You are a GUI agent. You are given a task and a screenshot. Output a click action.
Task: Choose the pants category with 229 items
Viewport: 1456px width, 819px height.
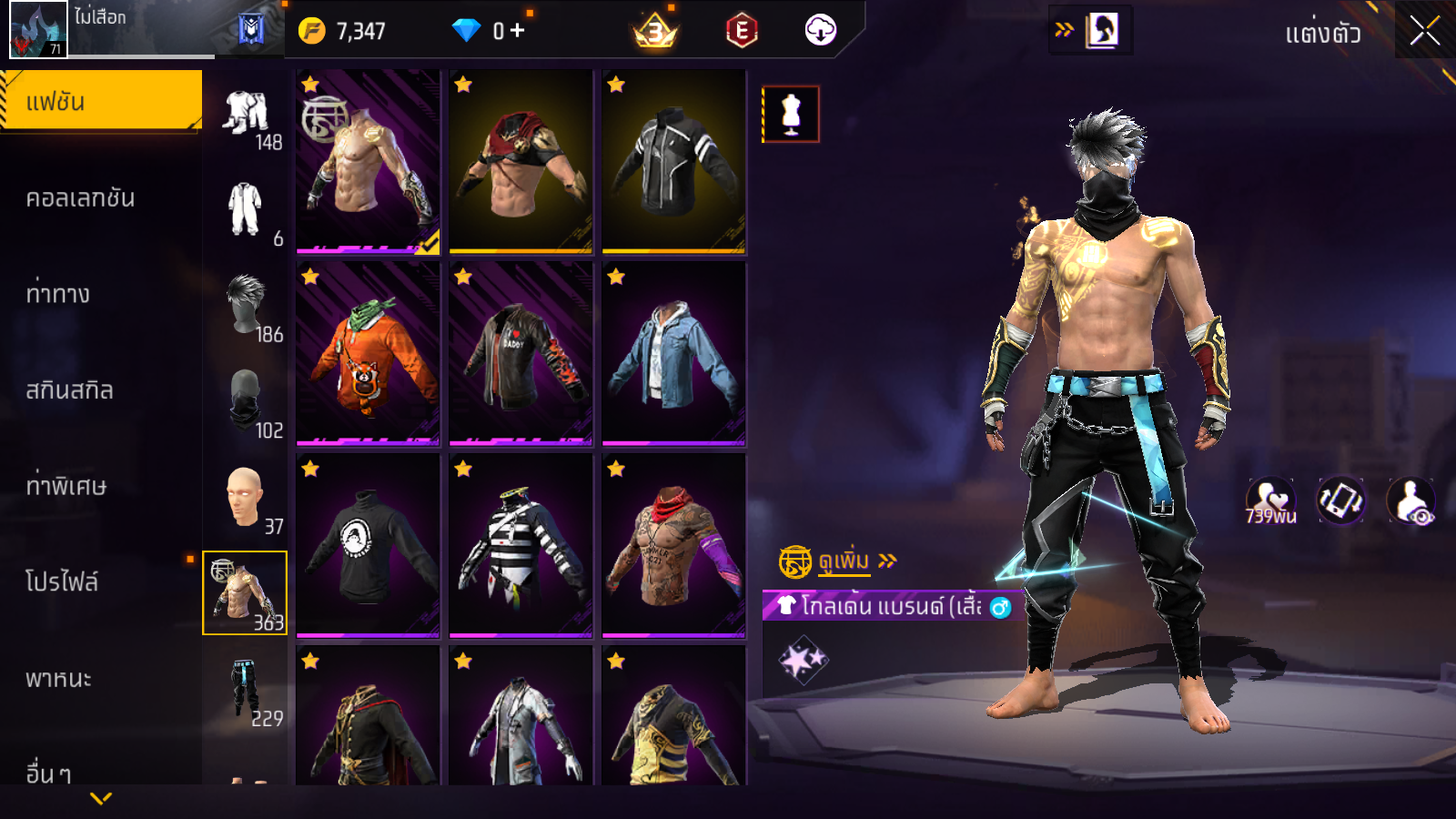[246, 690]
